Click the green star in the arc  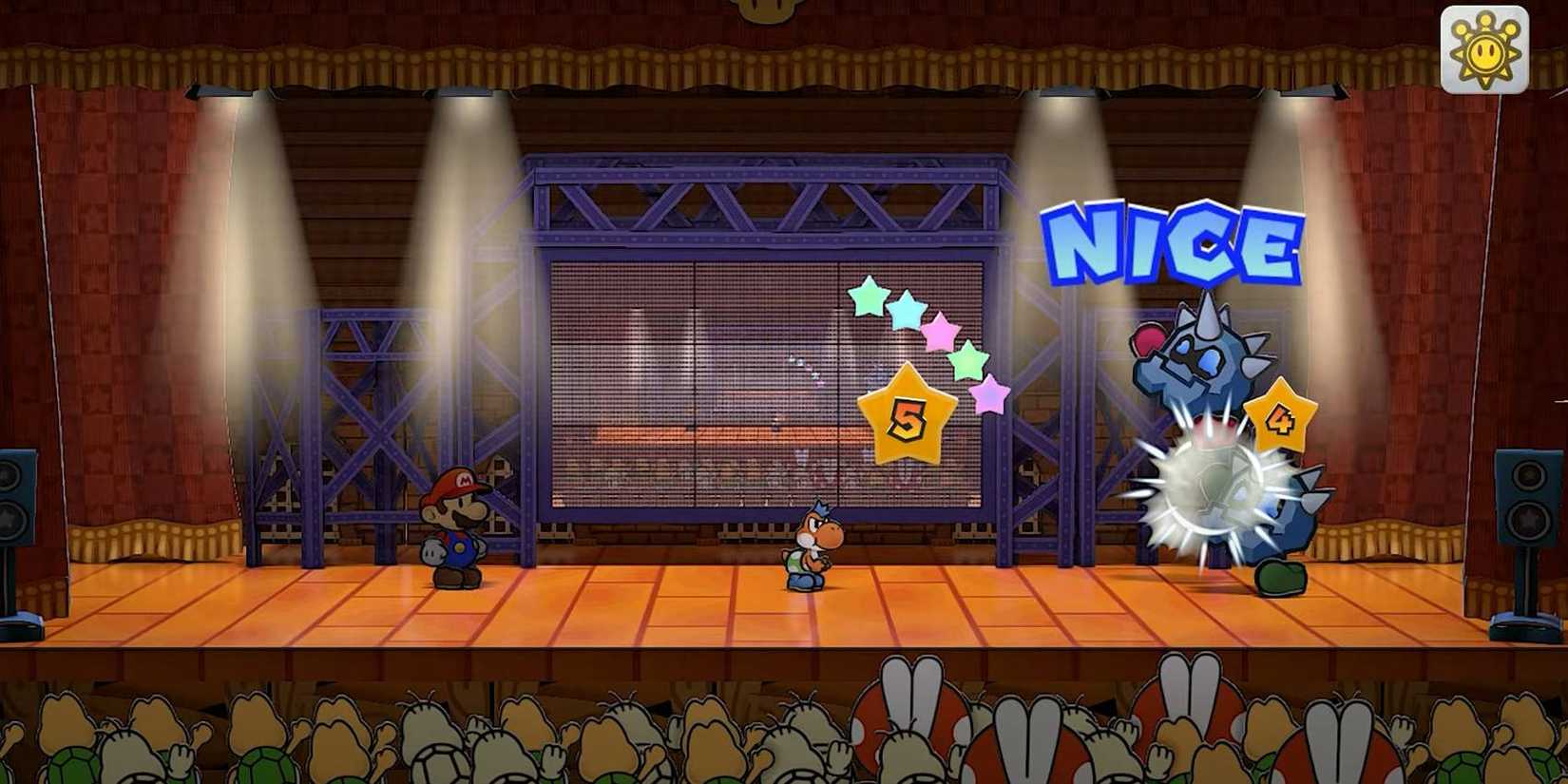(x=968, y=360)
